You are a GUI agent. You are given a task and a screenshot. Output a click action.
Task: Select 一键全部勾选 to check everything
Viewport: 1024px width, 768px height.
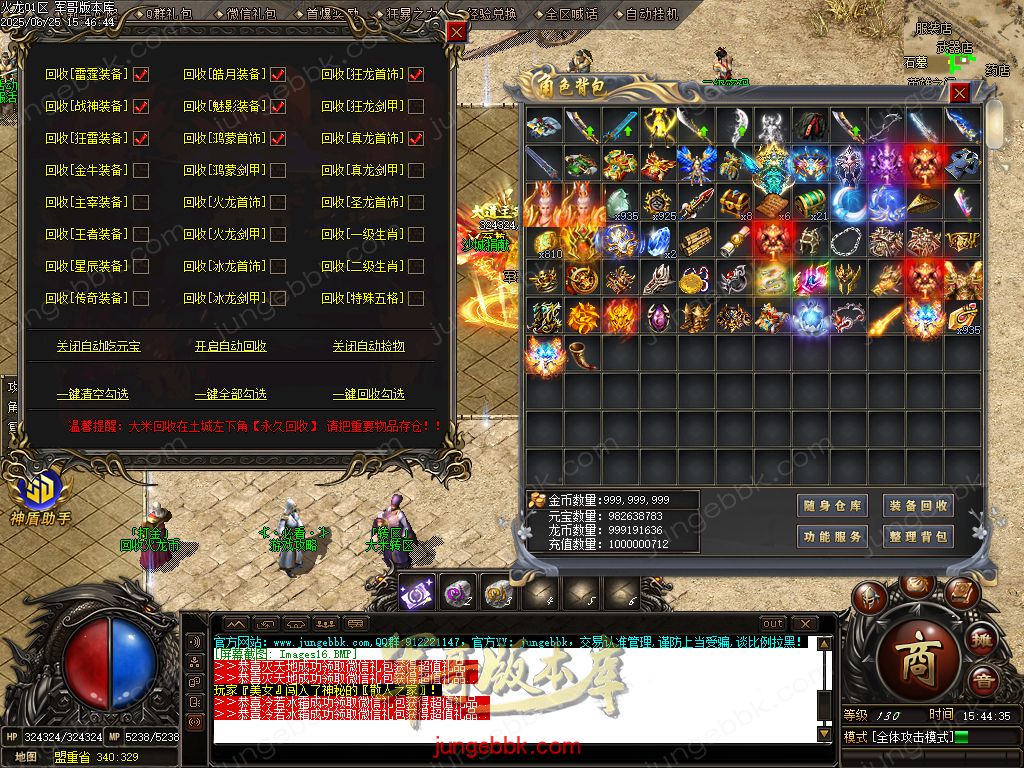231,394
